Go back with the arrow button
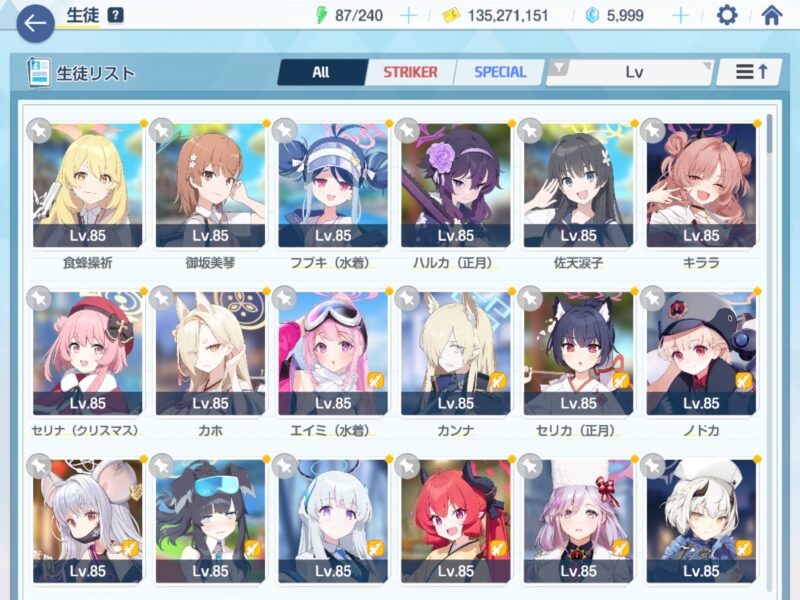This screenshot has height=600, width=800. [x=35, y=23]
